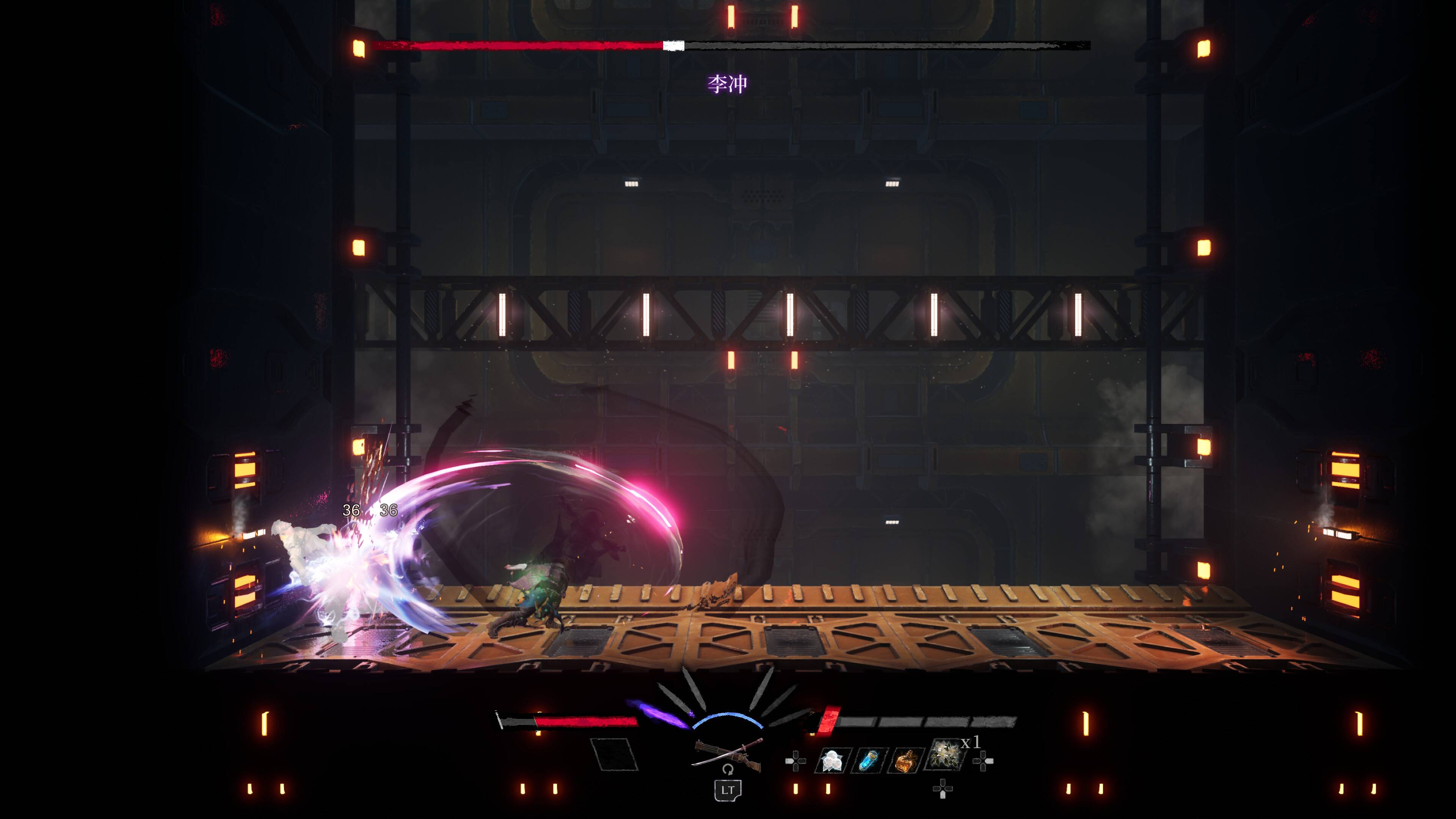The width and height of the screenshot is (1456, 819).
Task: Choose the orange potion bottle slot
Action: point(906,761)
